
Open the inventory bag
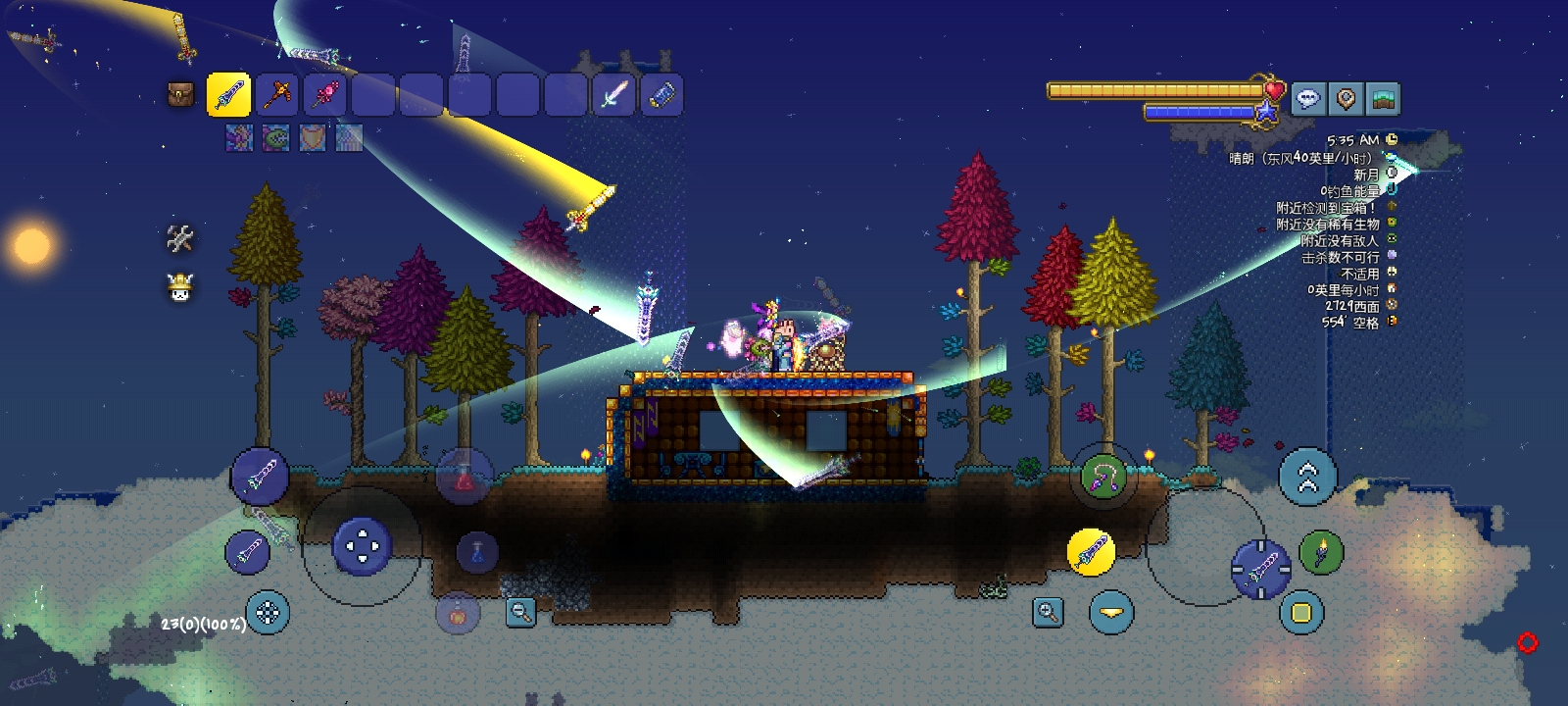pos(180,95)
